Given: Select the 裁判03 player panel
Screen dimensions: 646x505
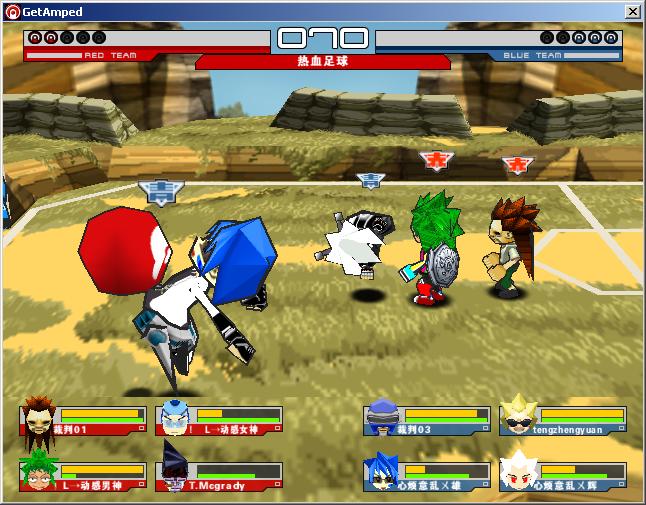Looking at the screenshot, I should [x=427, y=420].
